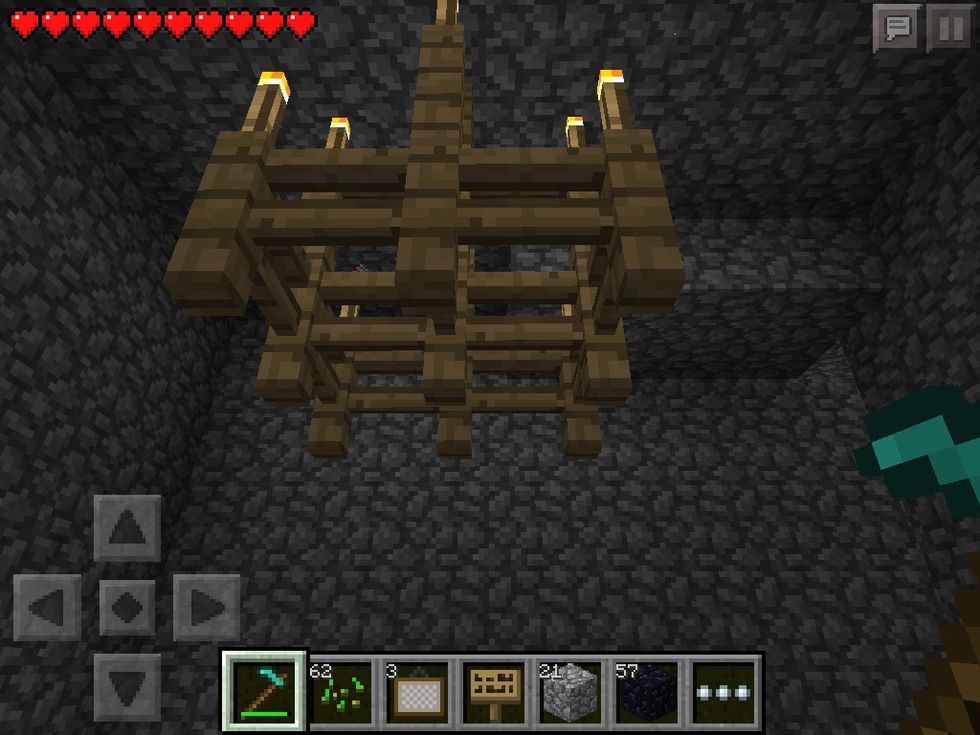Select the wooden sign slot
This screenshot has width=980, height=735.
pyautogui.click(x=494, y=690)
